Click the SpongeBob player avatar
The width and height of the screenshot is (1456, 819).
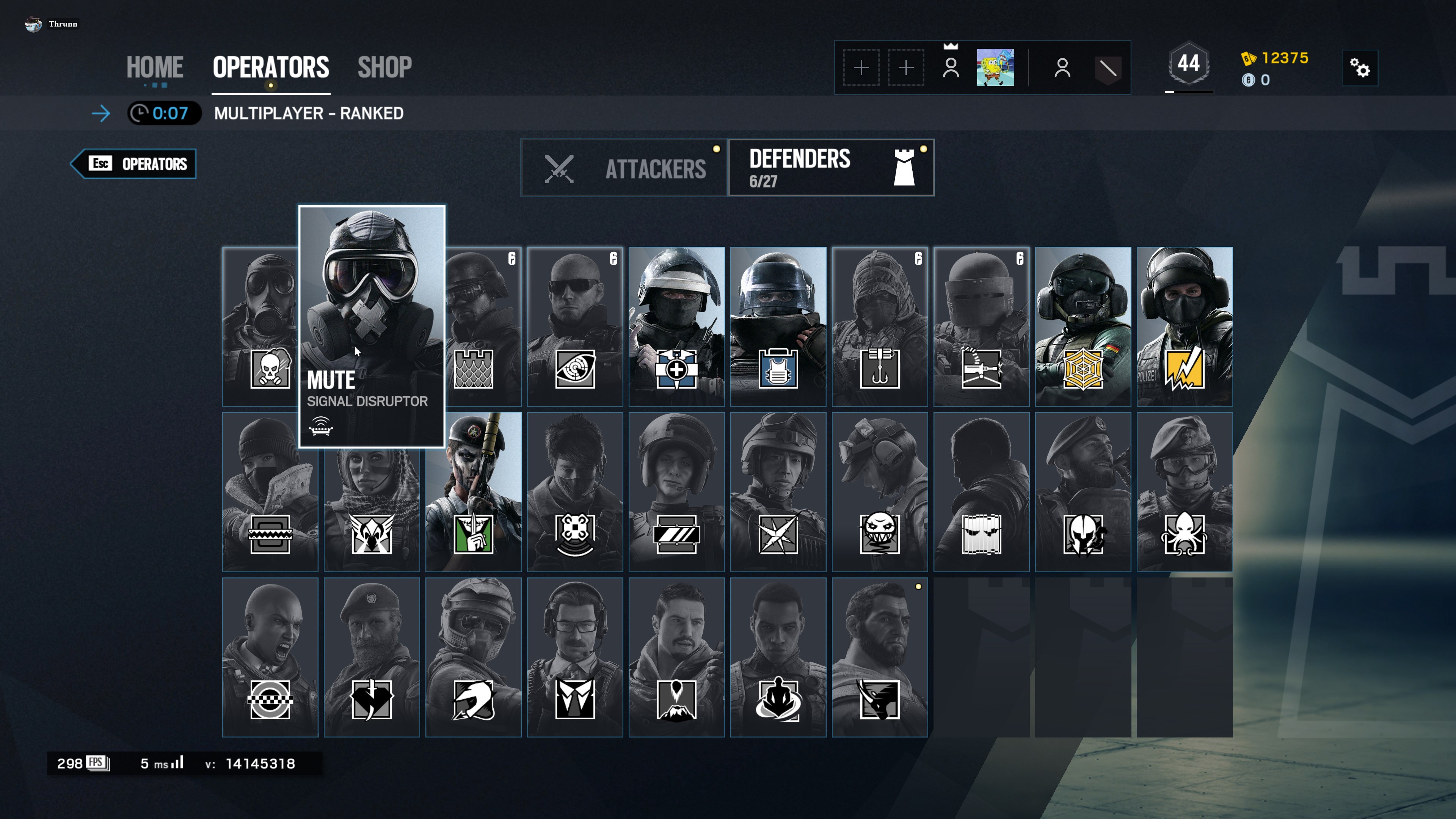click(995, 68)
